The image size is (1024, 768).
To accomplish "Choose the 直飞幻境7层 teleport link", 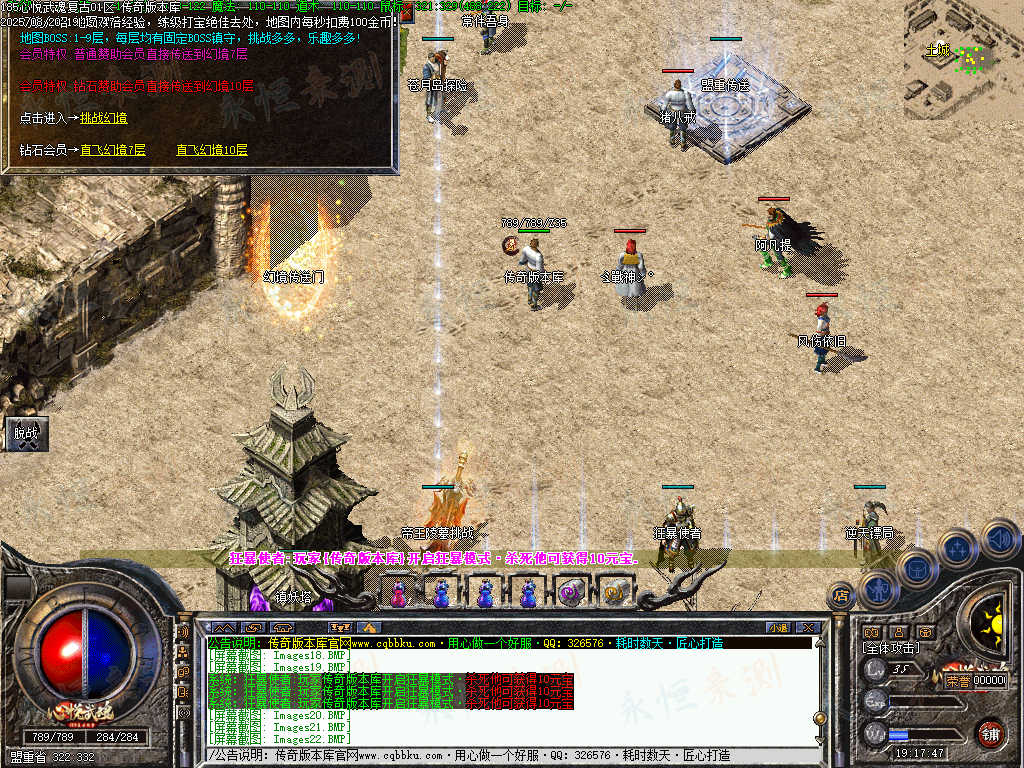I will [x=113, y=150].
